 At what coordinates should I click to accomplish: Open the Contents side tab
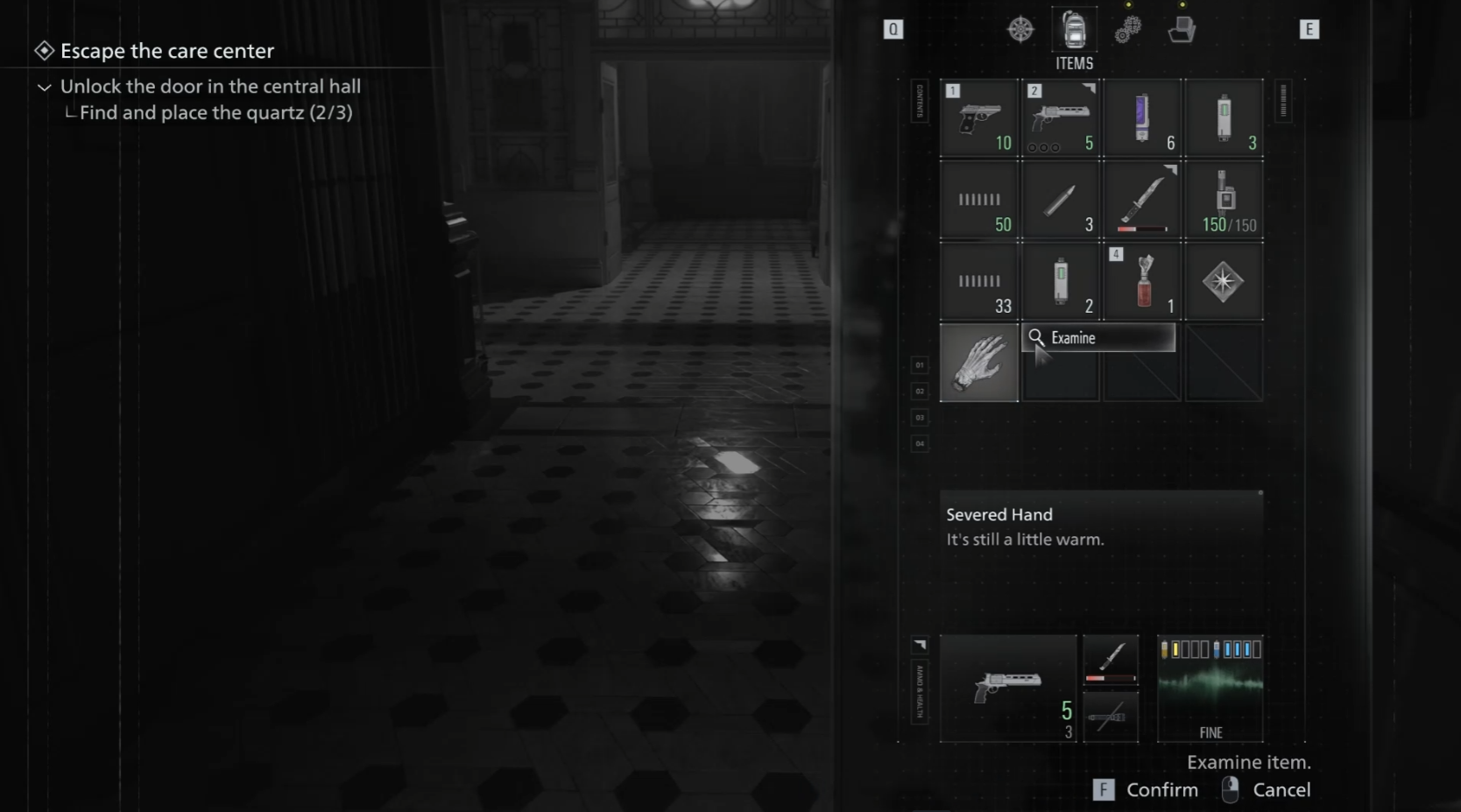pyautogui.click(x=920, y=101)
